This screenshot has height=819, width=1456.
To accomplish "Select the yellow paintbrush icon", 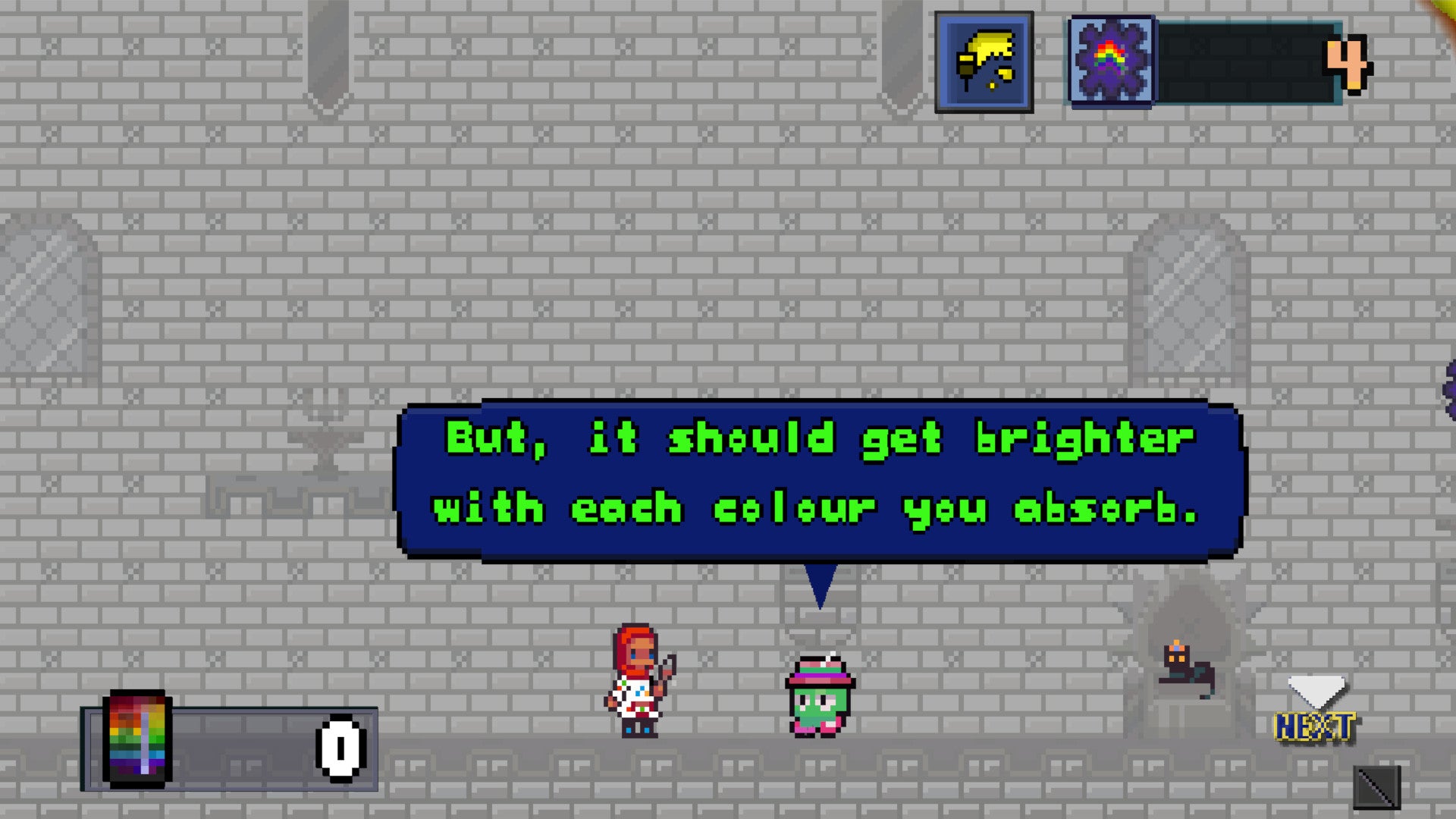I will (984, 63).
